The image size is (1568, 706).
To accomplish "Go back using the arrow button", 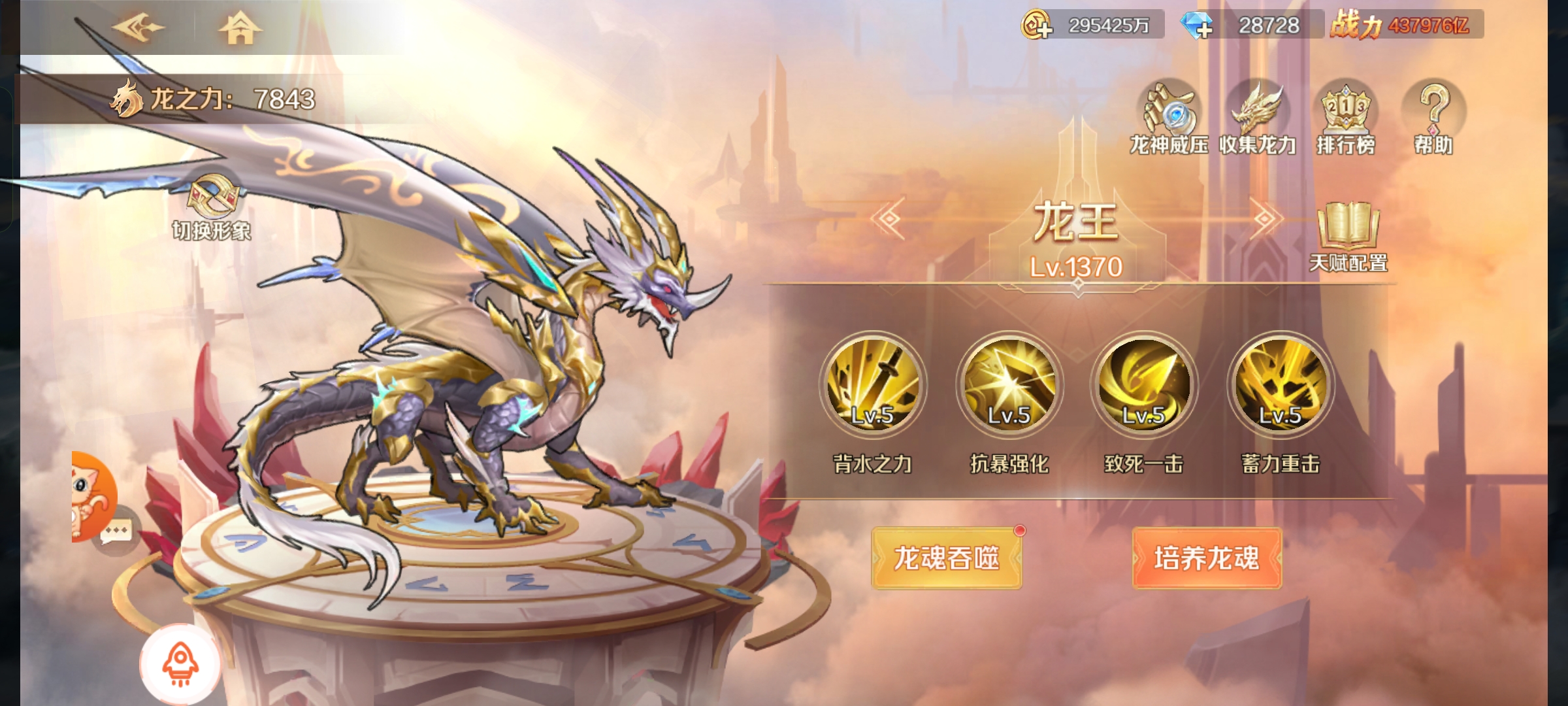I will 139,27.
